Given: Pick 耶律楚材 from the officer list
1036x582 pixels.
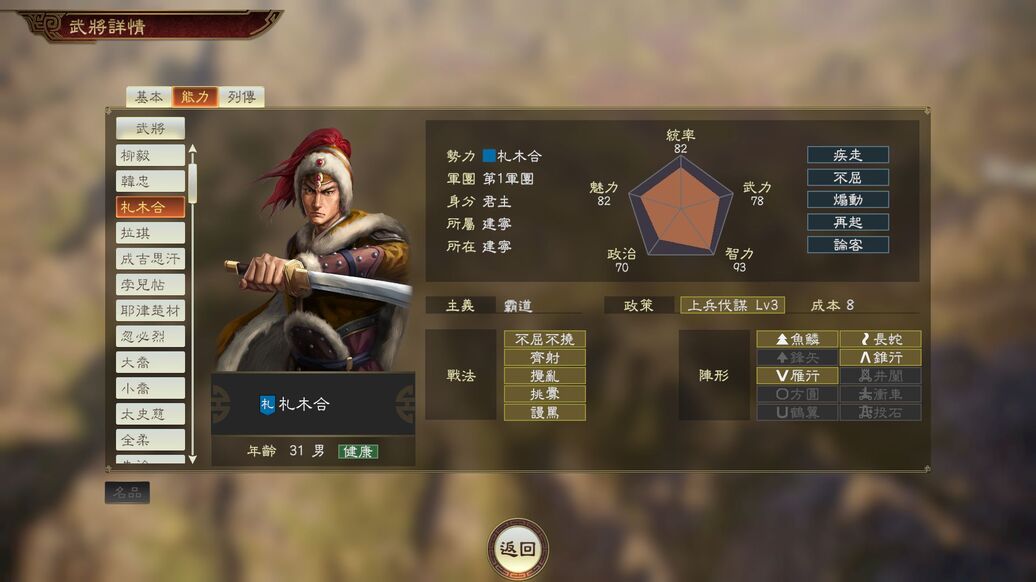Looking at the screenshot, I should (x=150, y=311).
